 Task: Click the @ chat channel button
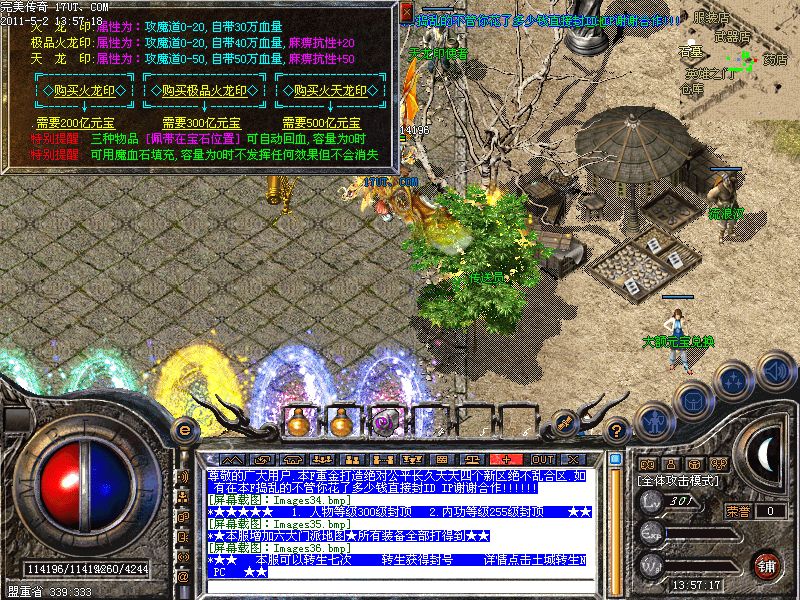(184, 577)
